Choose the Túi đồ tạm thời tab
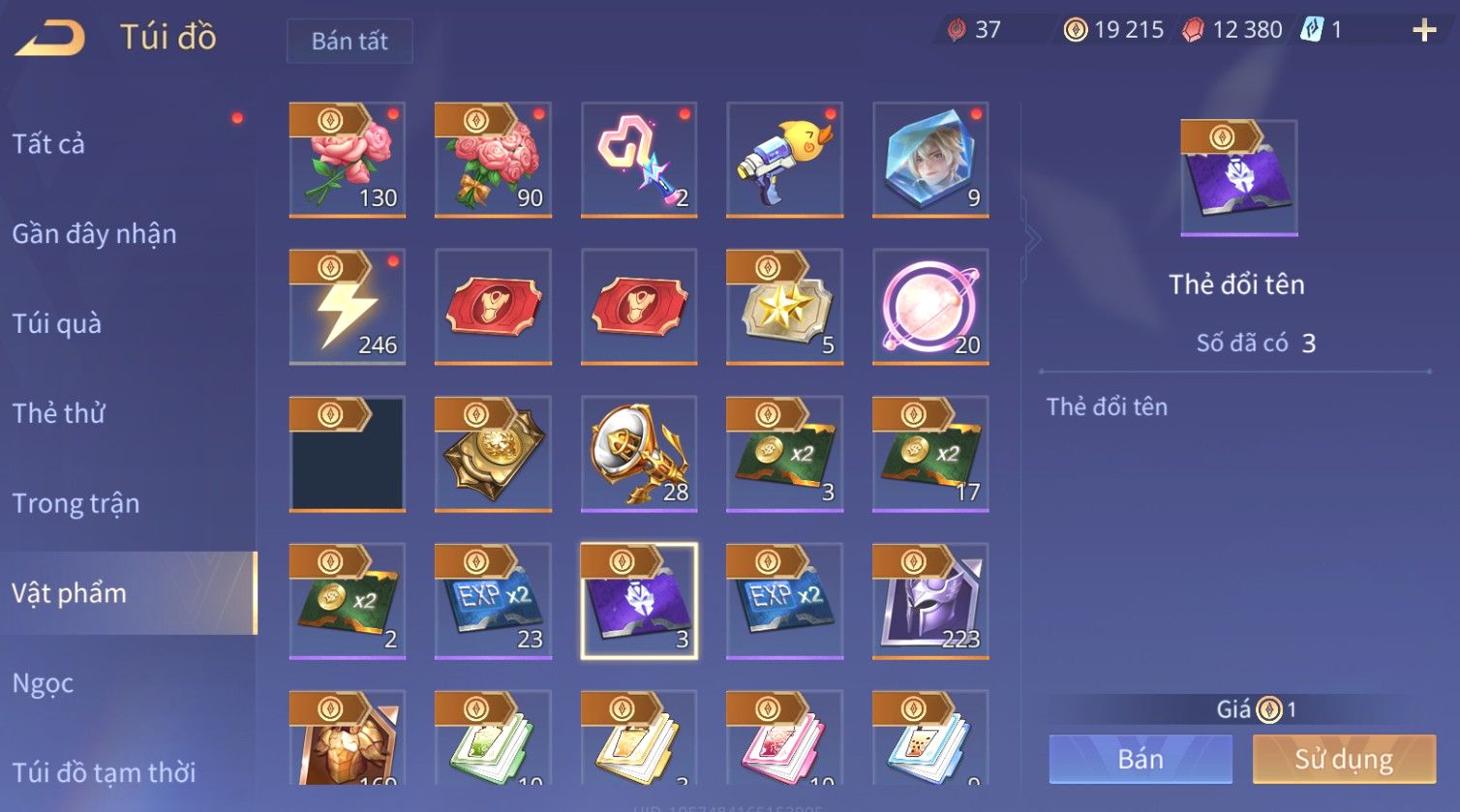The width and height of the screenshot is (1460, 812). (104, 772)
